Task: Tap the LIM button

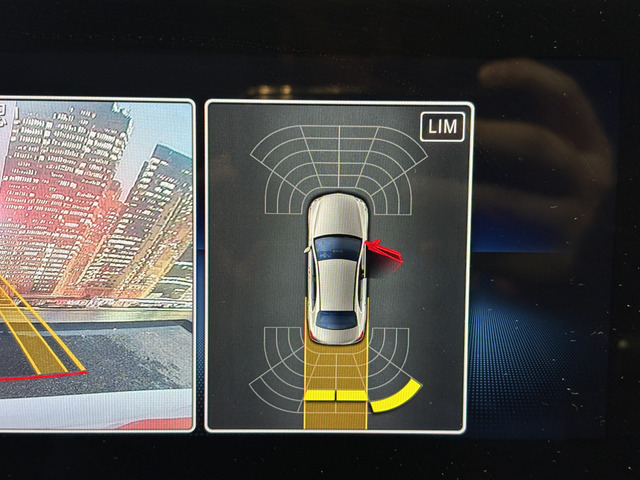Action: (443, 127)
